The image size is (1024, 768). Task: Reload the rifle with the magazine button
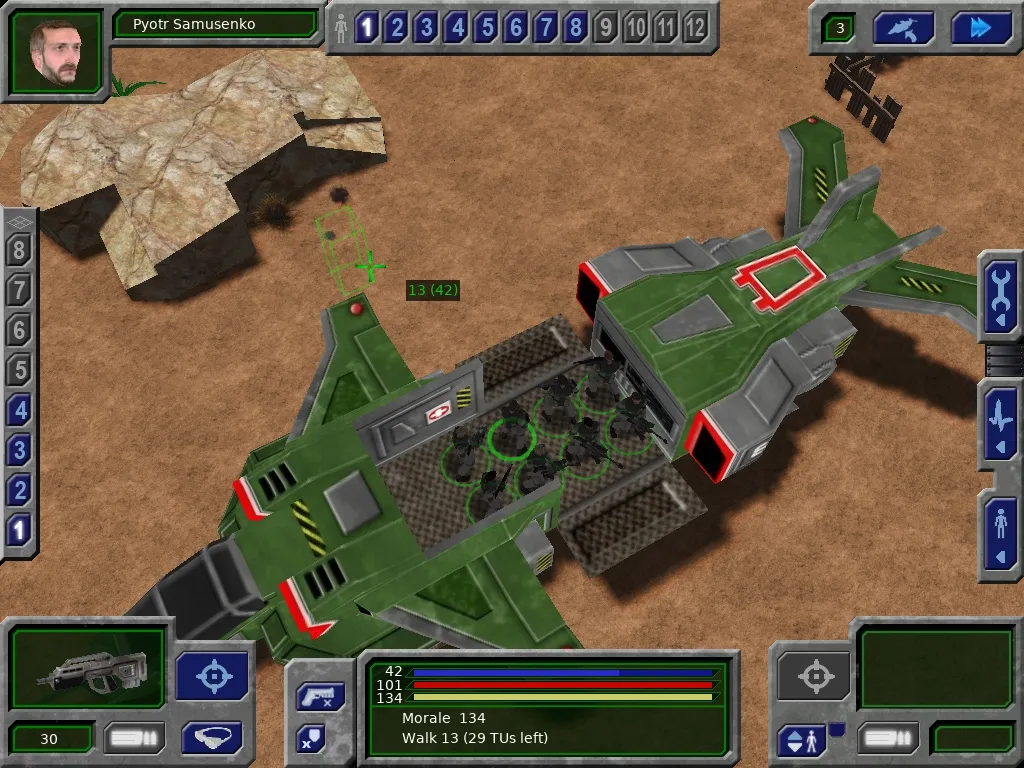pos(134,739)
